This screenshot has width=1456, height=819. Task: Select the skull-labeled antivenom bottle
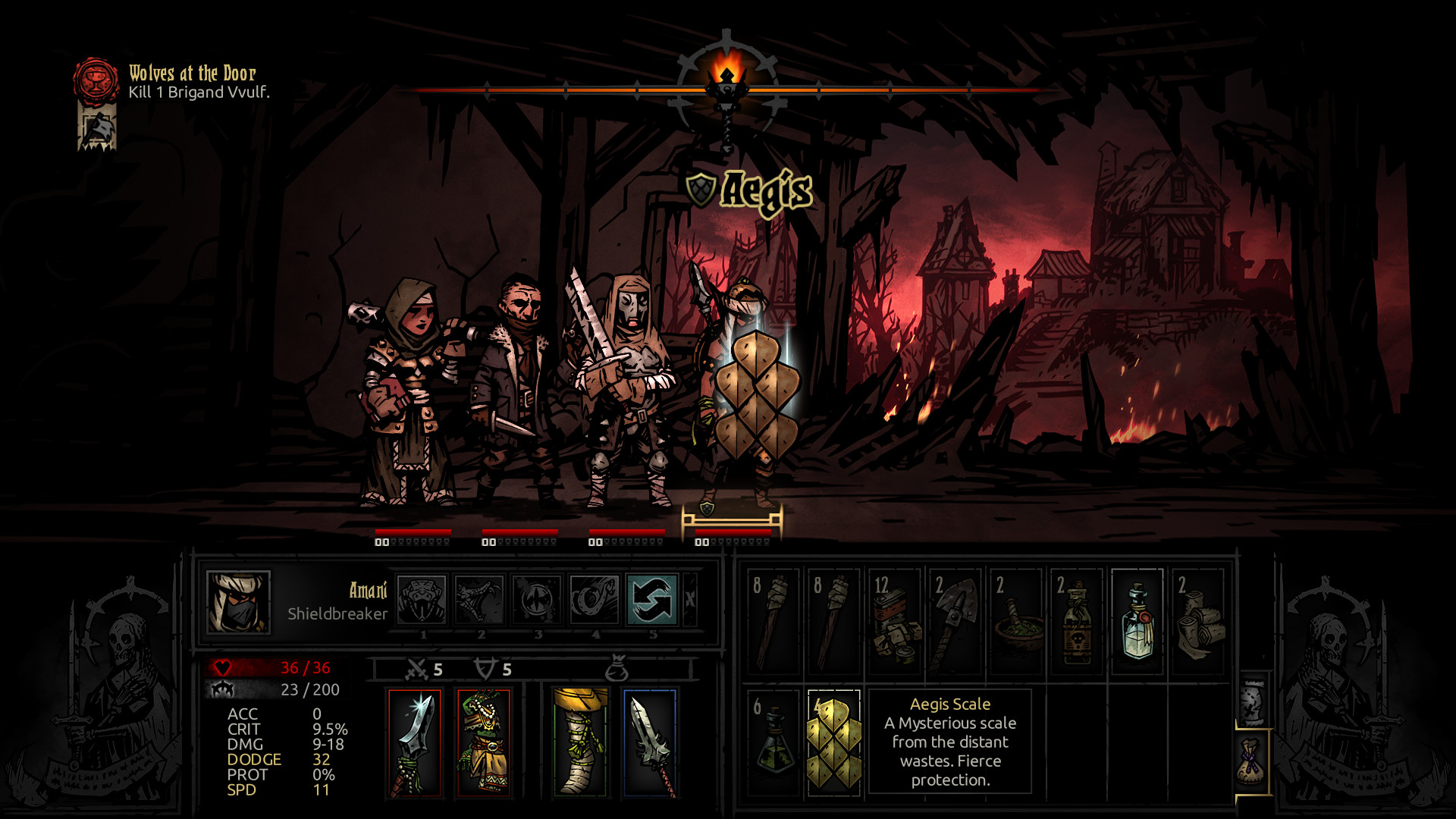1076,621
